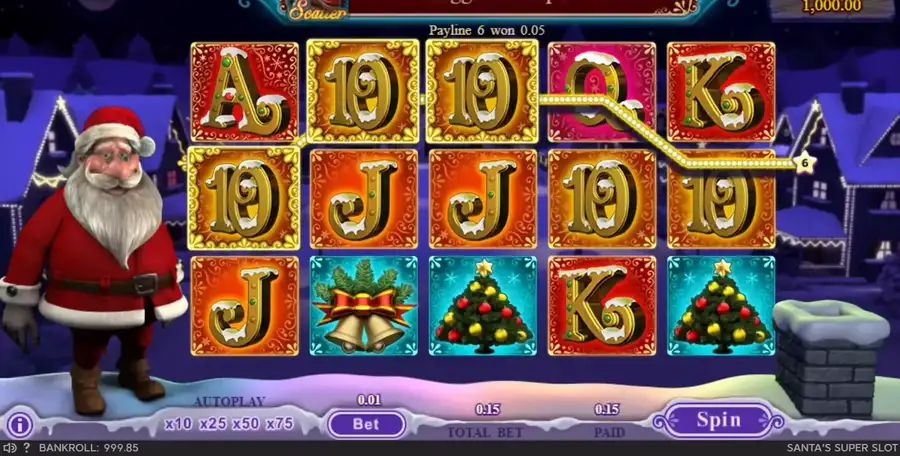
Task: Start autoplay for x10 spins
Action: coord(180,423)
